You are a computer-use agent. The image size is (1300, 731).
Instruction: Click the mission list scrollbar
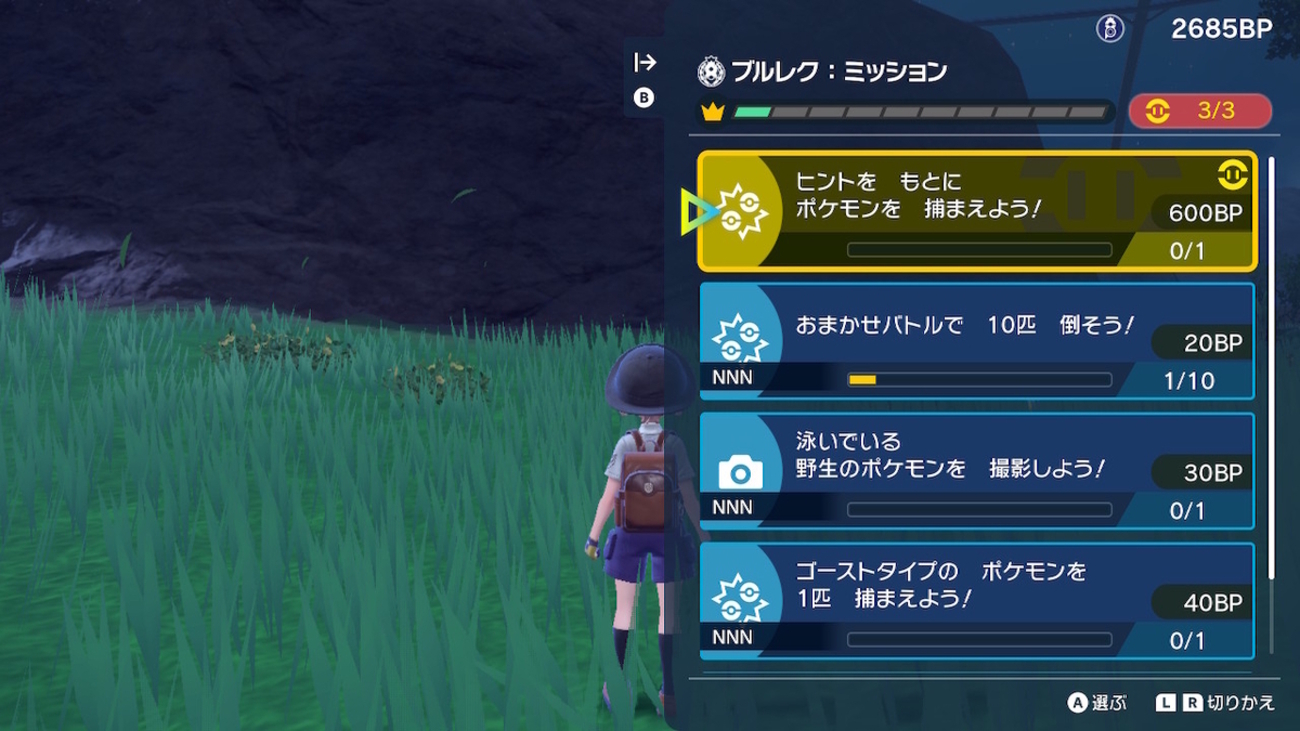1271,366
